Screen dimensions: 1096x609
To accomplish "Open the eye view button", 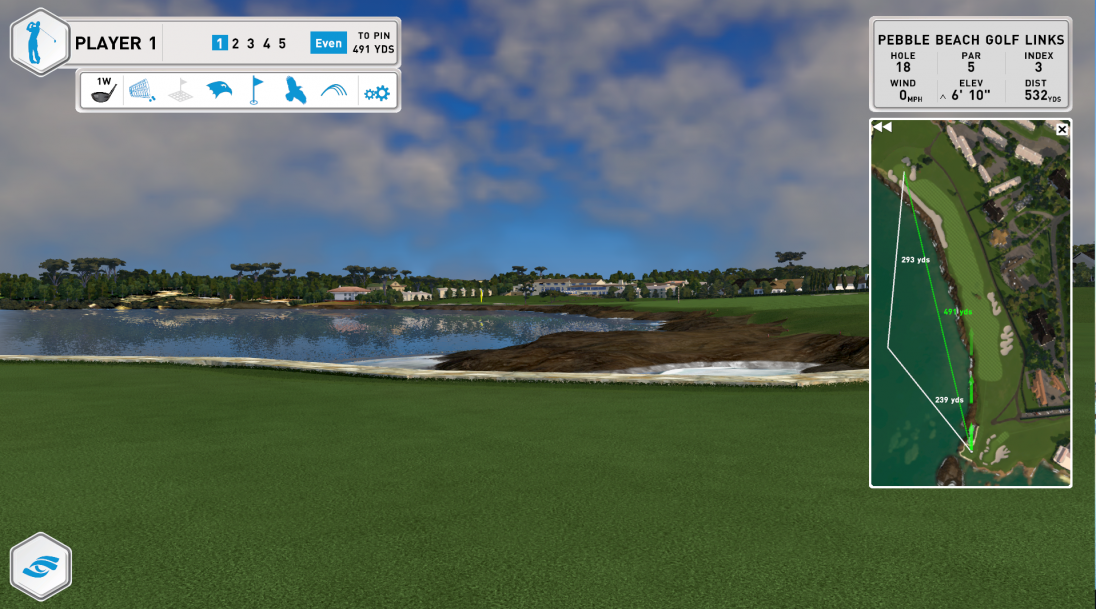I will (40, 566).
